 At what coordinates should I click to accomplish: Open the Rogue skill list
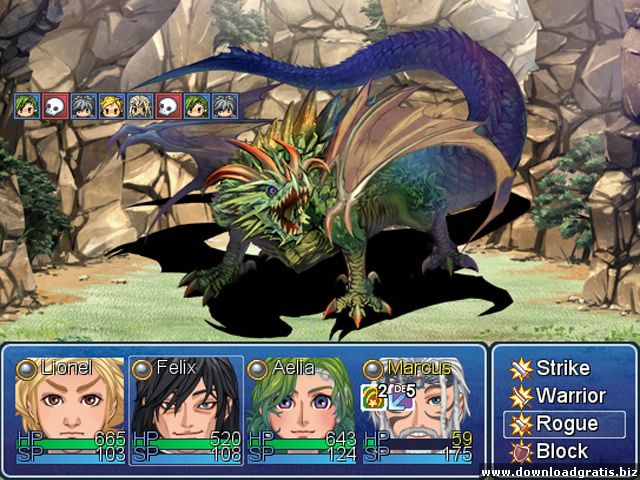tap(562, 424)
